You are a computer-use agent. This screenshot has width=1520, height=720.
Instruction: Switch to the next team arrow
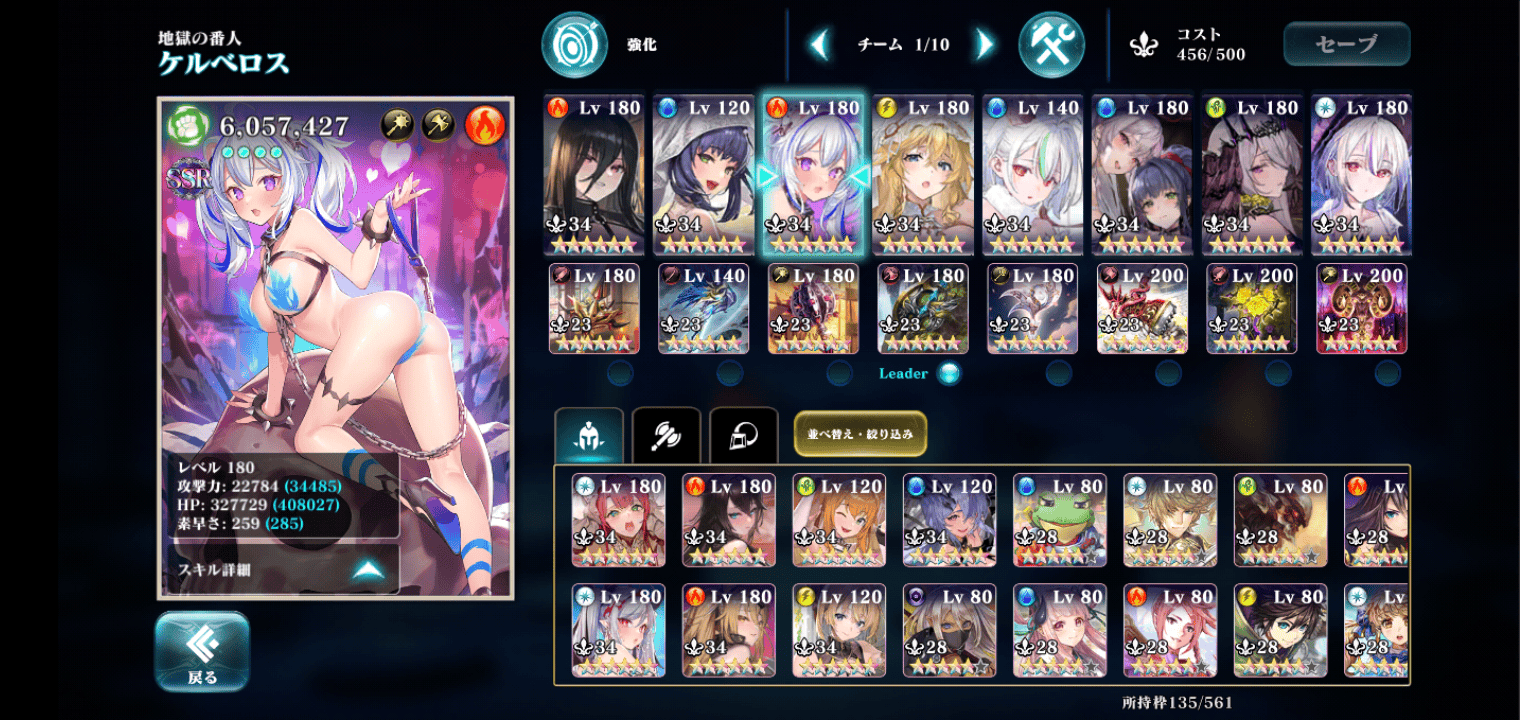(985, 45)
